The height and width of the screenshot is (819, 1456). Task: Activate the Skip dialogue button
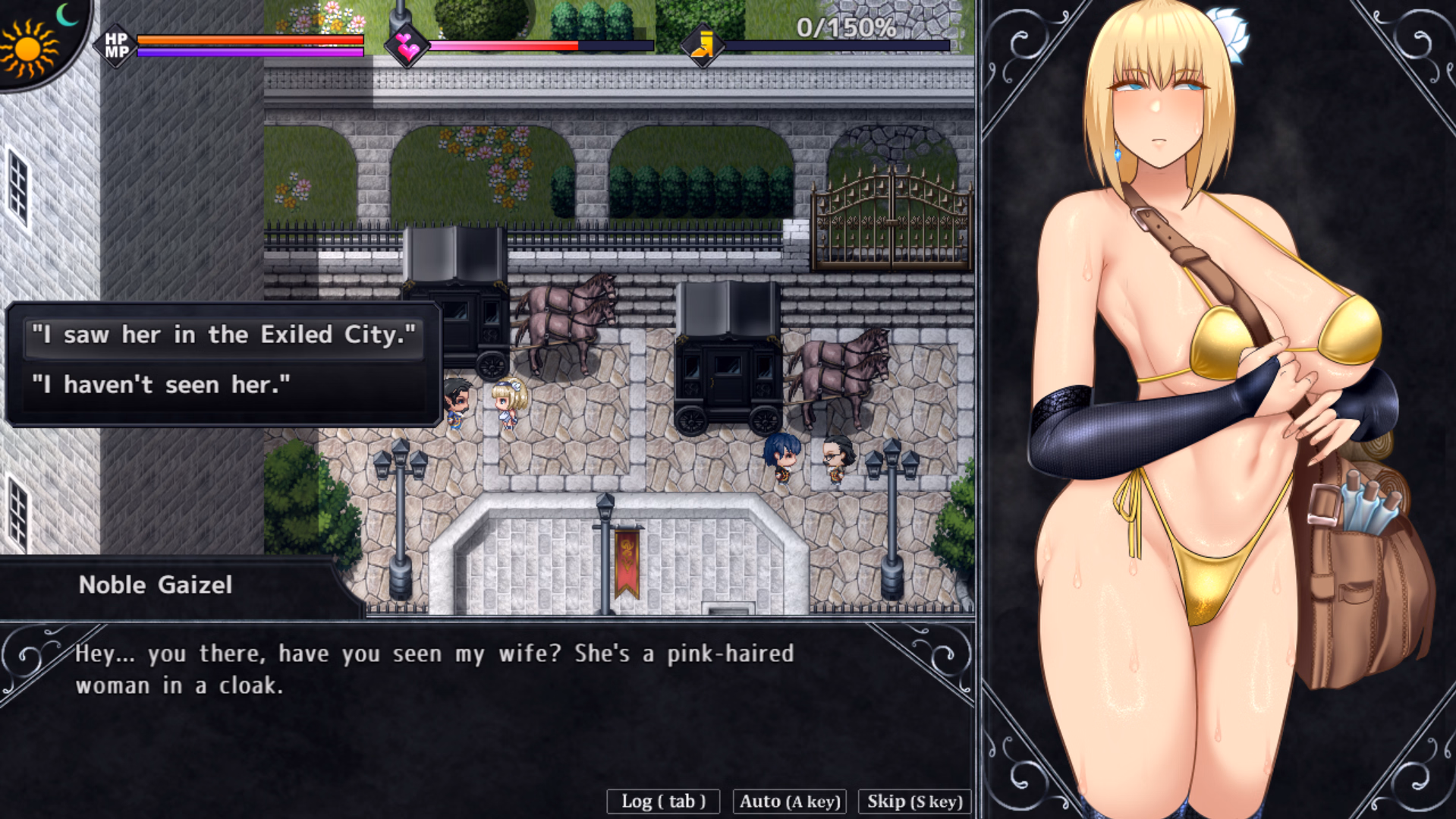point(914,802)
